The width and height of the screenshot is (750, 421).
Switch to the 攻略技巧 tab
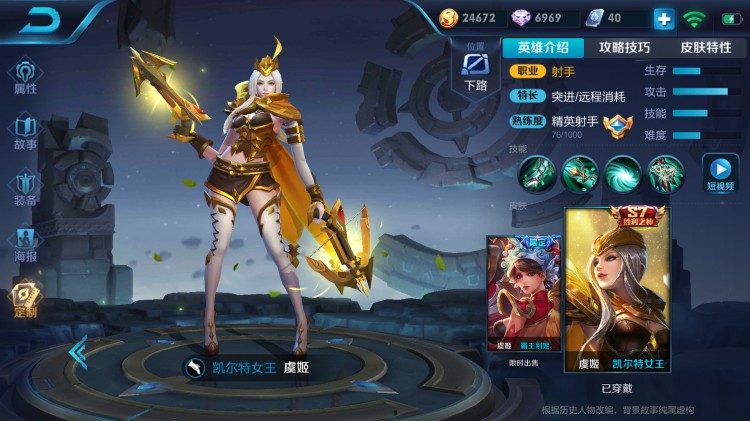point(624,47)
